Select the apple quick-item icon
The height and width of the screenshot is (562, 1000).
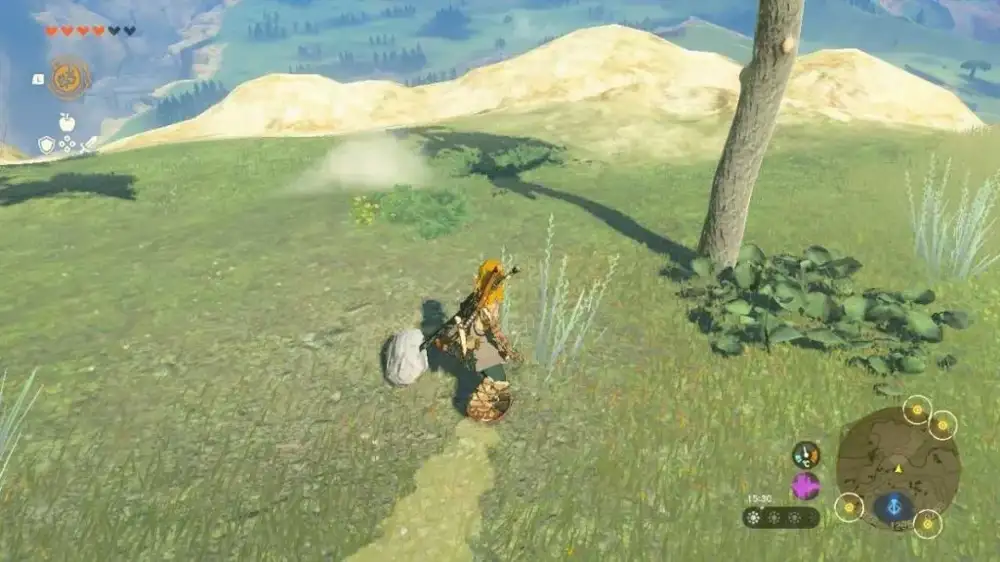(67, 123)
